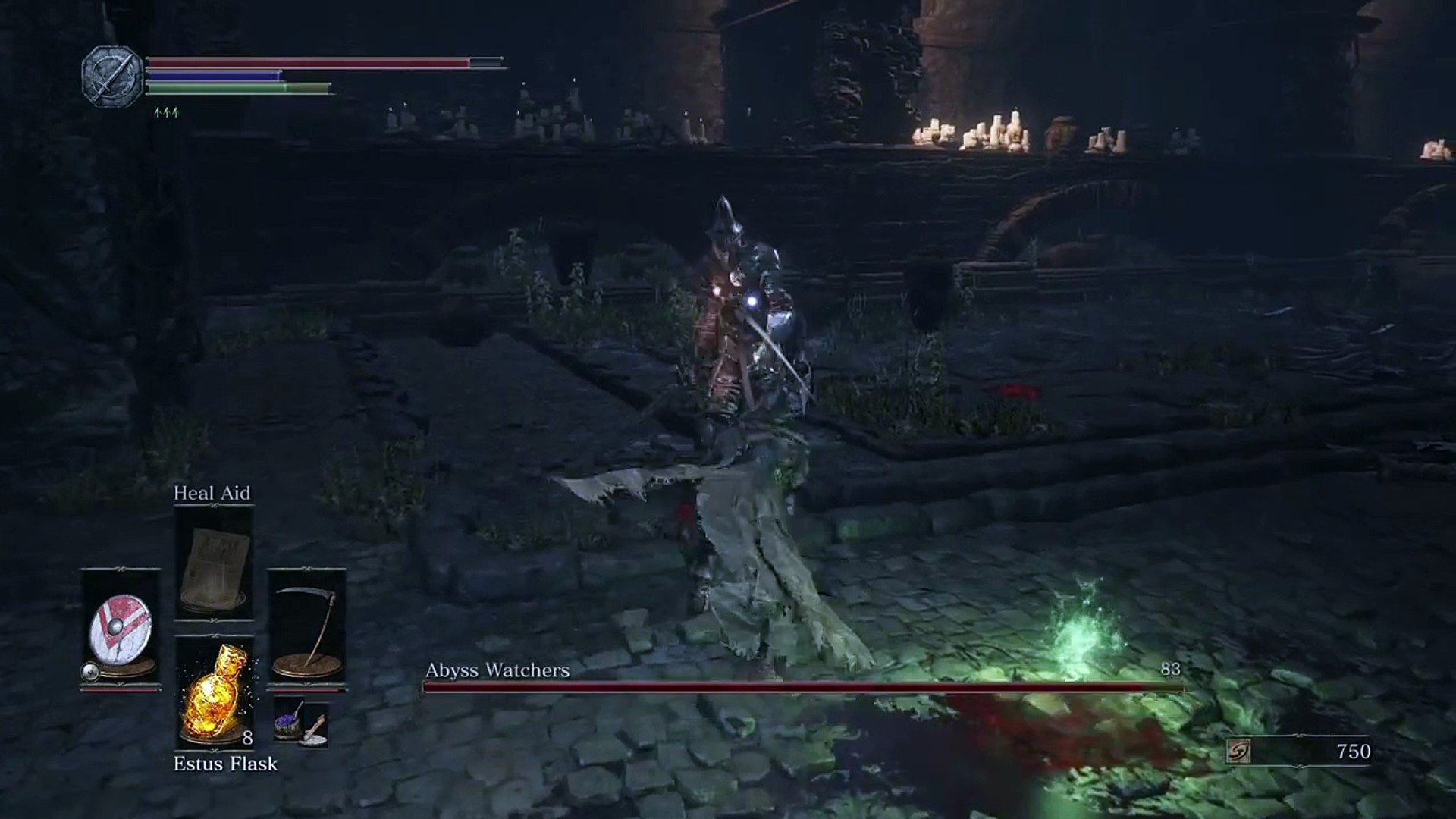Select the white powder quick item icon
This screenshot has height=819, width=1456.
coord(315,731)
